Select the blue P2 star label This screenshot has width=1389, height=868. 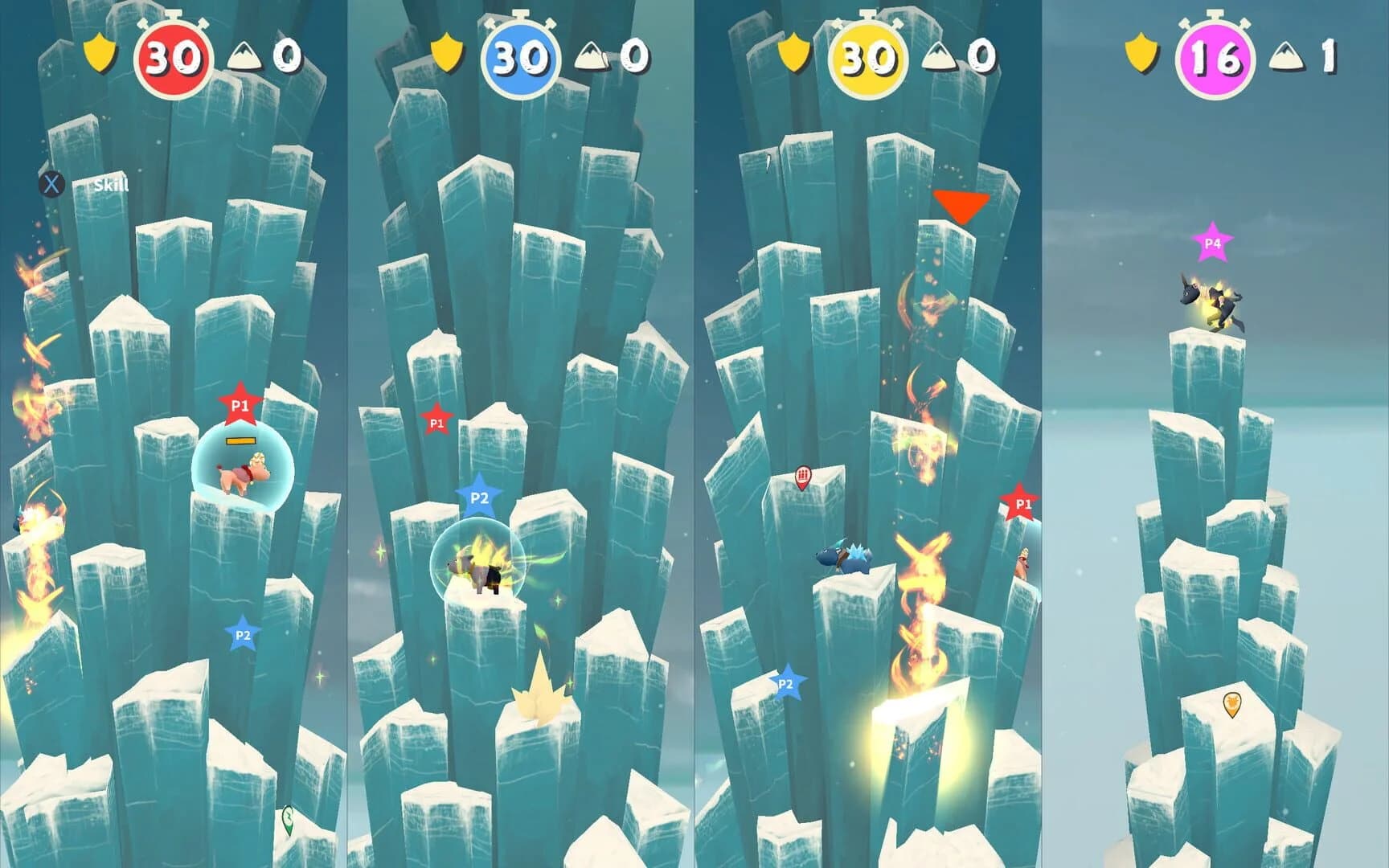point(479,497)
